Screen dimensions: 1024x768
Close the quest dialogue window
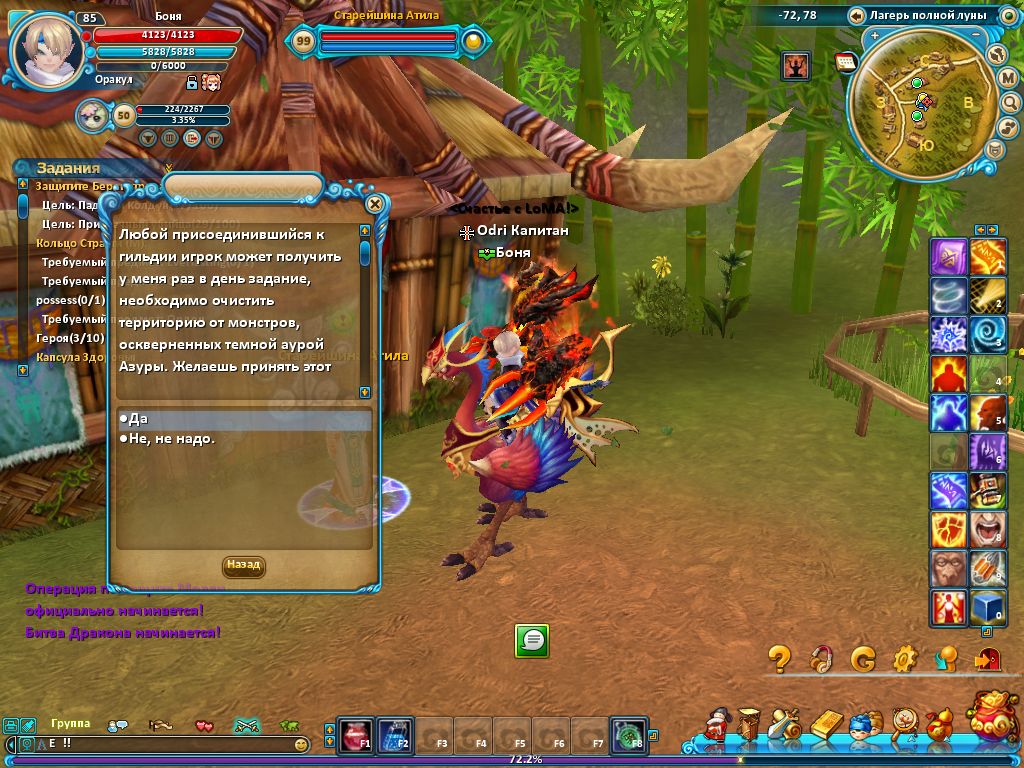click(375, 204)
